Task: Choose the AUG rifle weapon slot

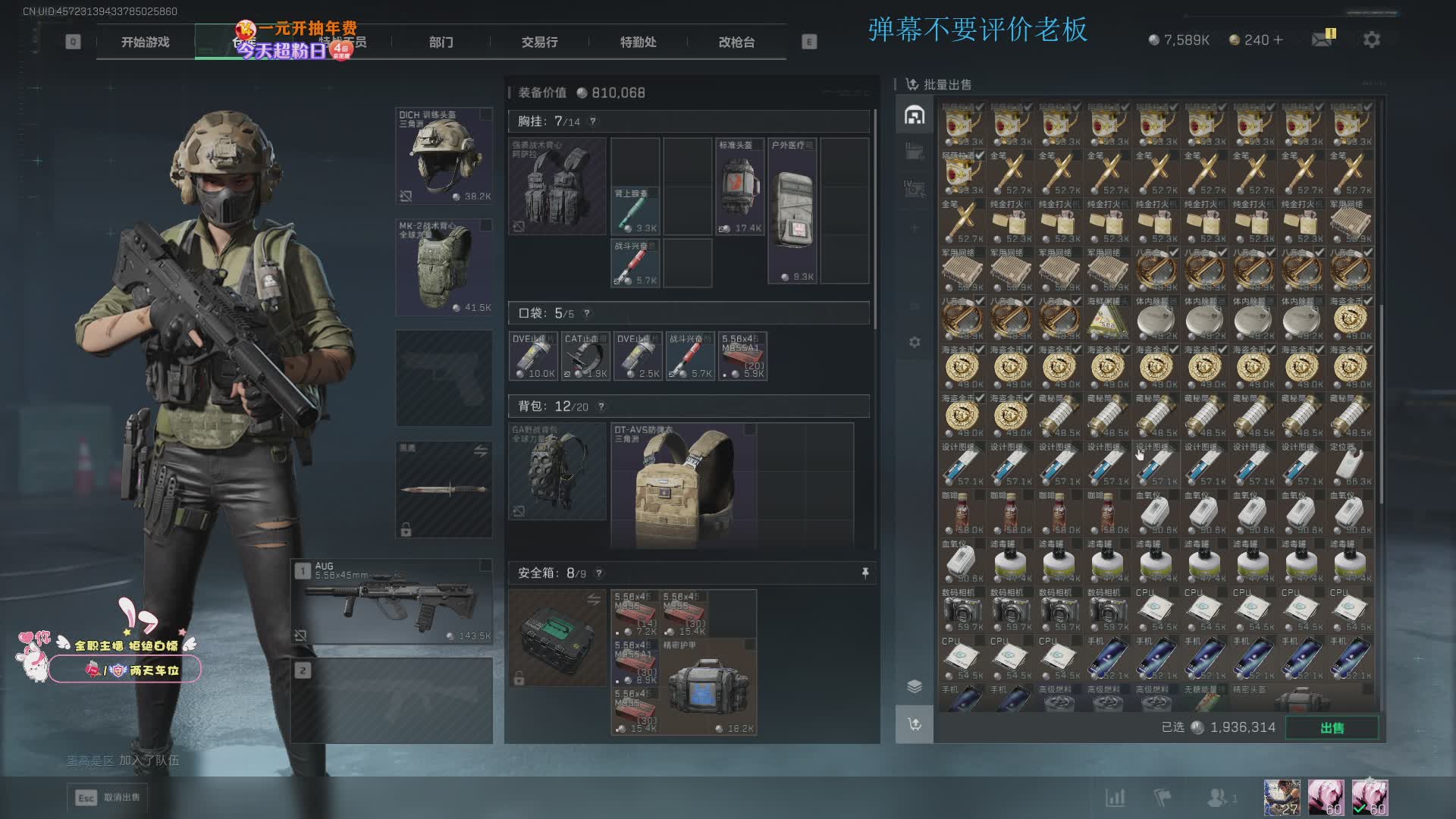Action: click(x=393, y=601)
